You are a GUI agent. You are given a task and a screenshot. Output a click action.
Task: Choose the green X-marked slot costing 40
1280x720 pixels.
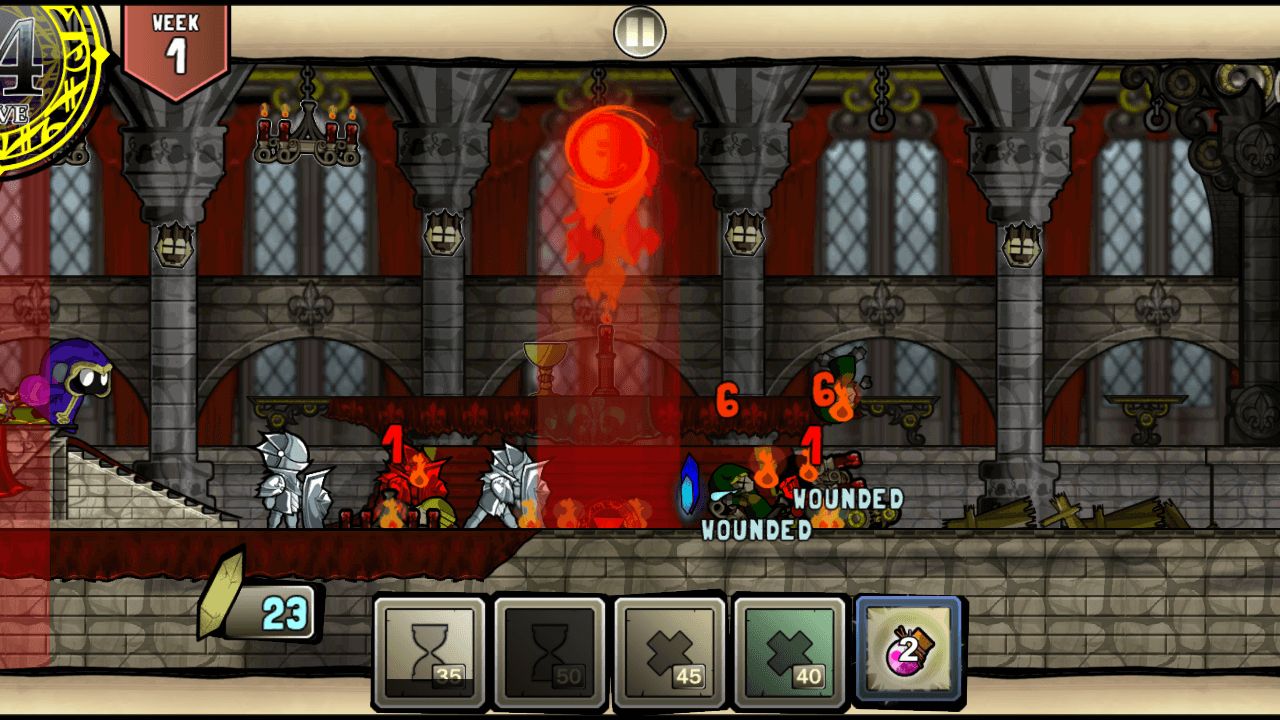[789, 651]
